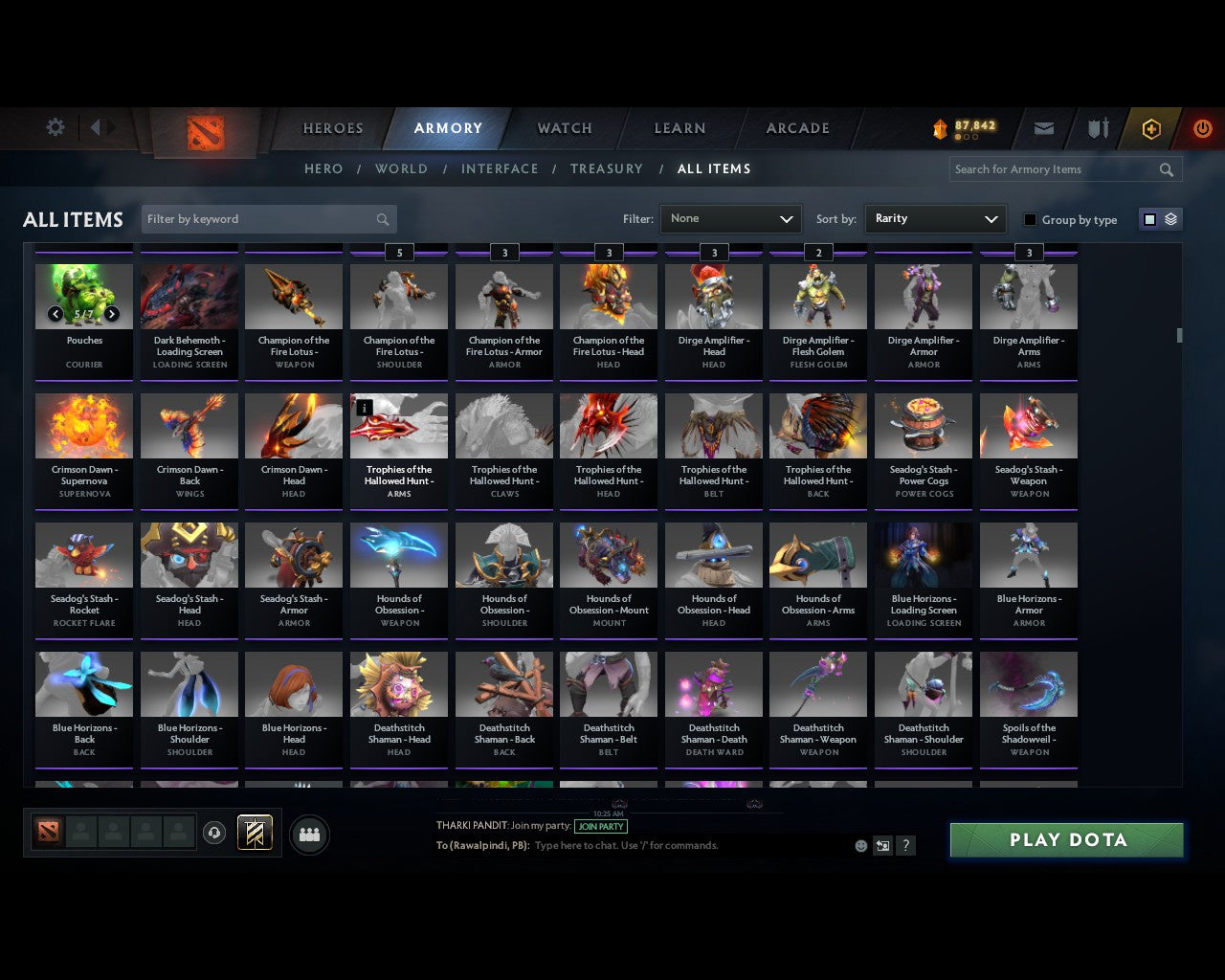
Task: Click the voice chat headset icon
Action: pos(214,833)
